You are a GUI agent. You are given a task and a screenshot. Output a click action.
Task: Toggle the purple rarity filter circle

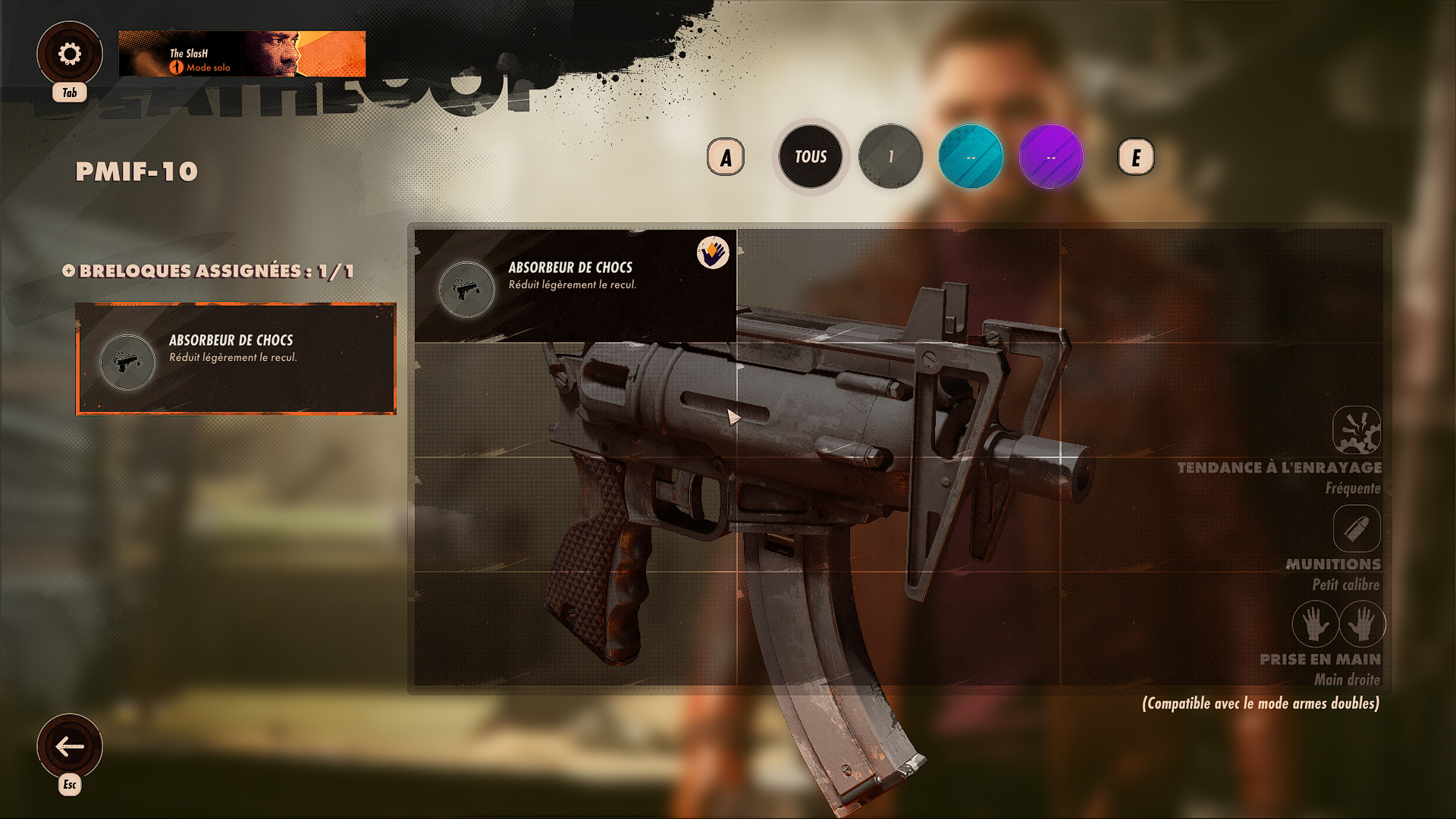tap(1050, 155)
